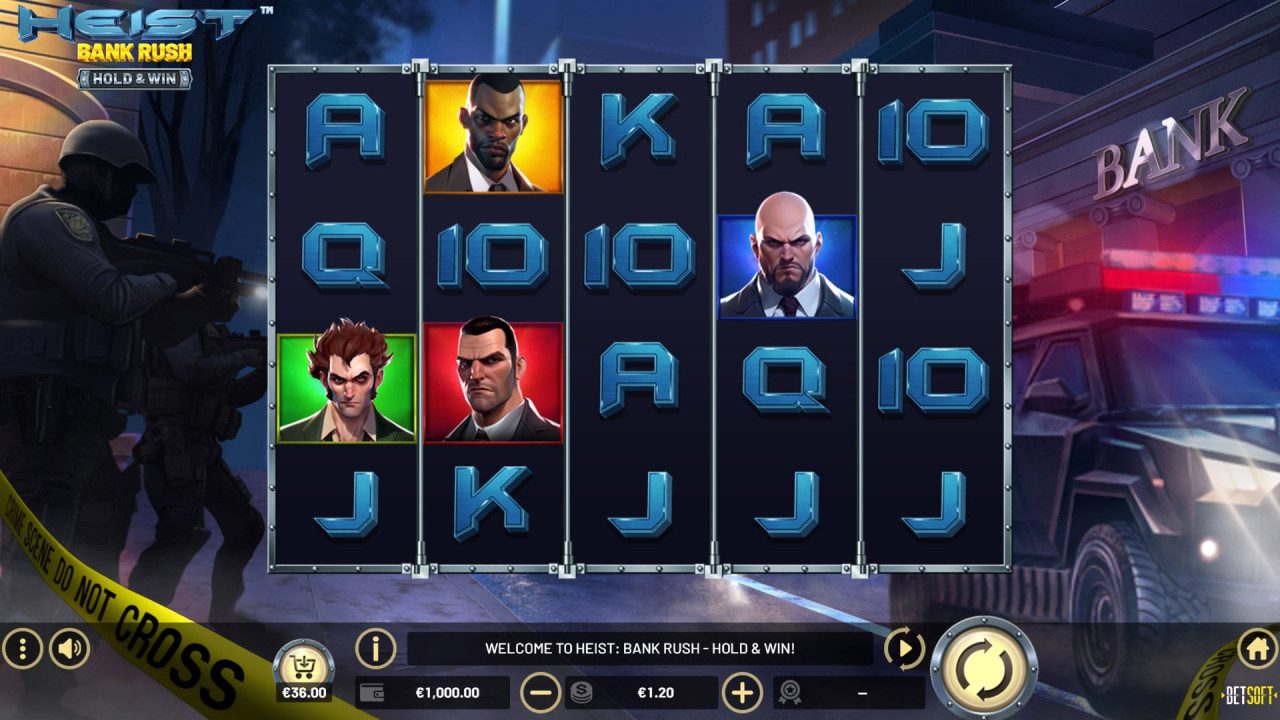Increase the bet with the plus button
Screen dimensions: 1280x720
744,691
